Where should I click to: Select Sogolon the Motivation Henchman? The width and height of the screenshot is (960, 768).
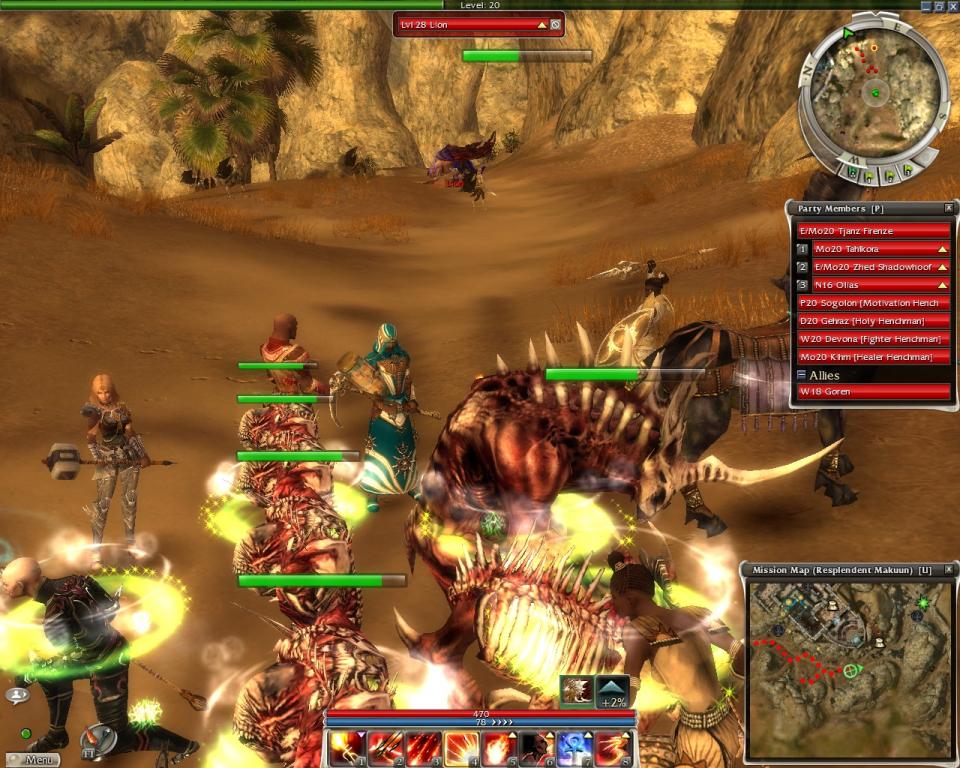(872, 303)
